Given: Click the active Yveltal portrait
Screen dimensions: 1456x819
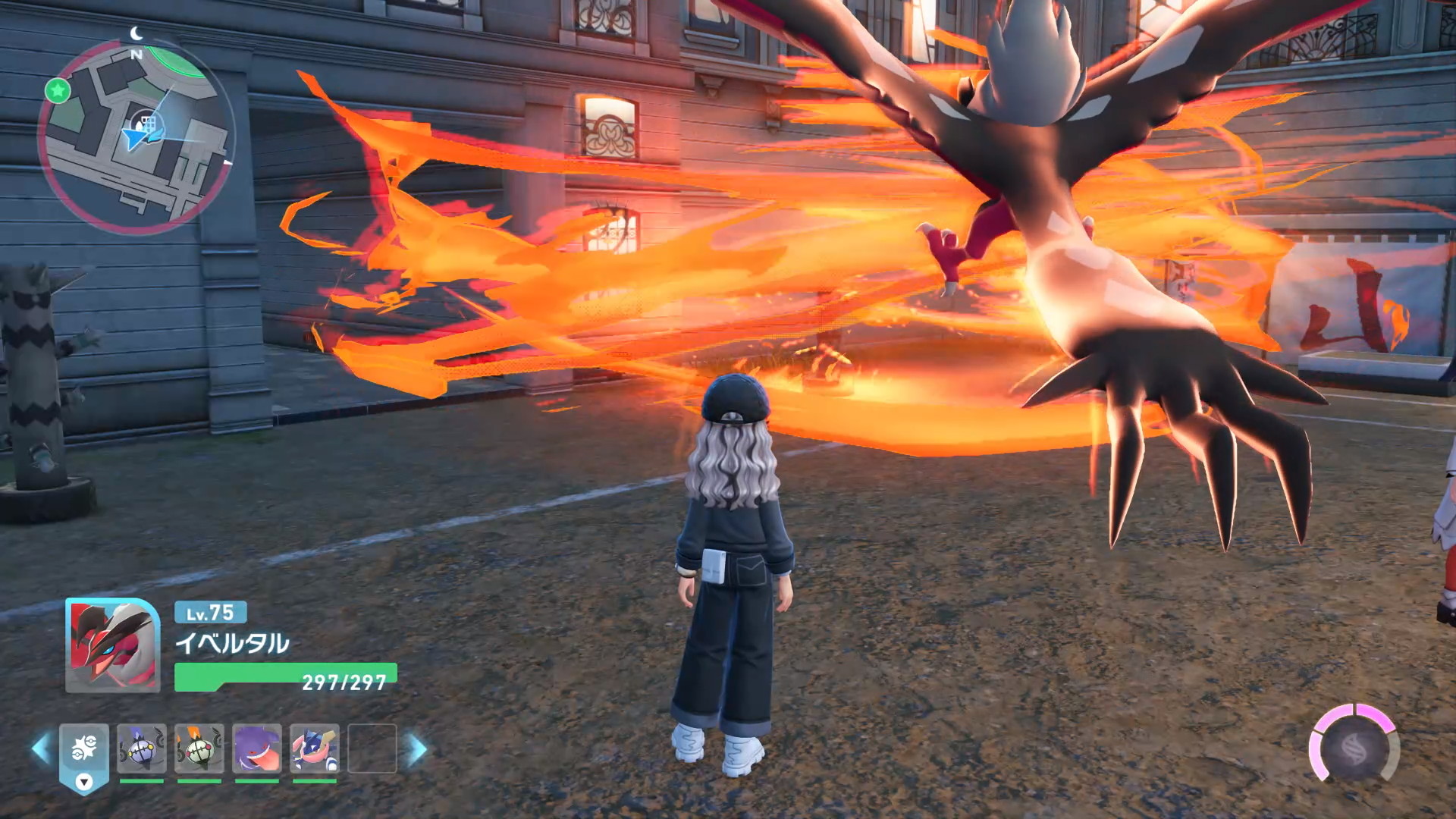Looking at the screenshot, I should tap(112, 645).
